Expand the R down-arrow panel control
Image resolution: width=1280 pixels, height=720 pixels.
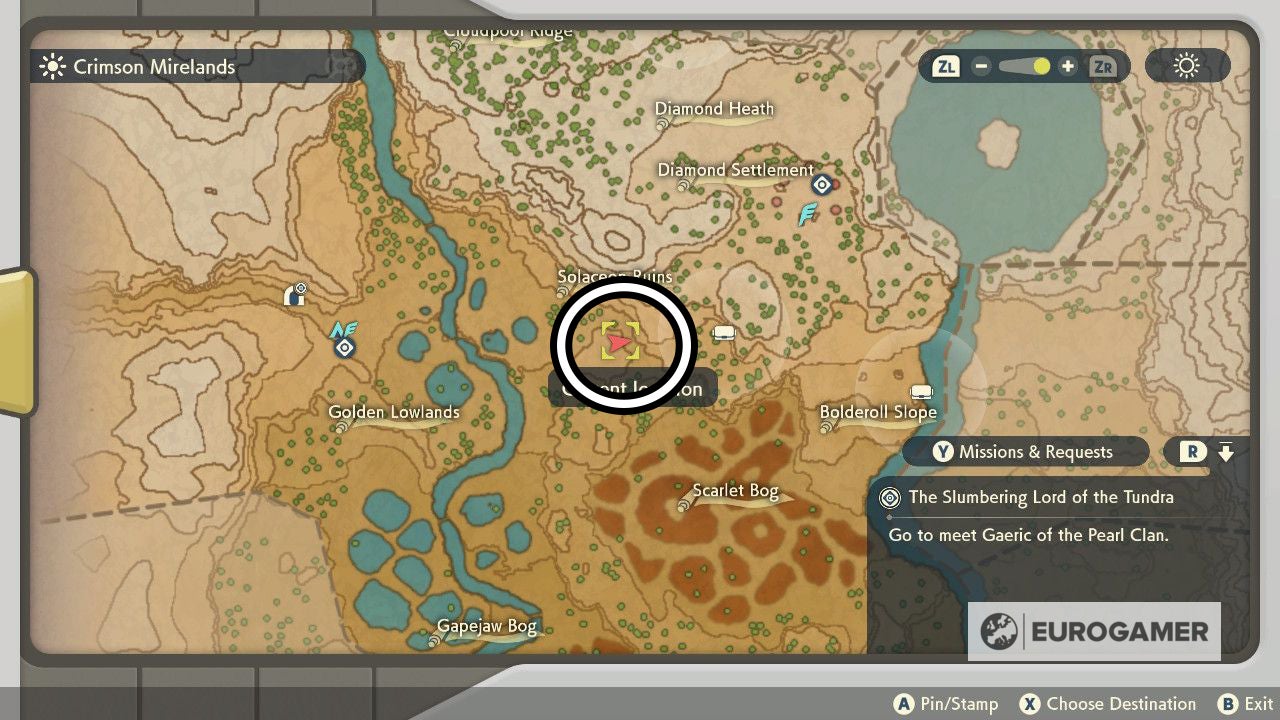click(x=1209, y=452)
